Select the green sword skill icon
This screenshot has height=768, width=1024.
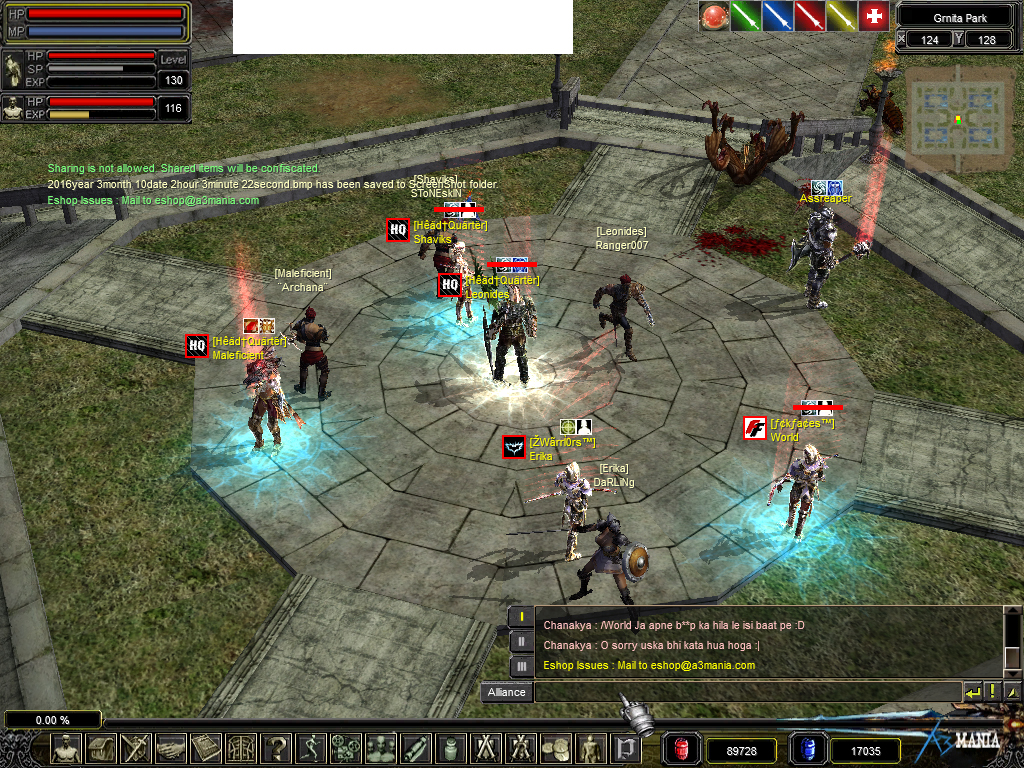click(x=745, y=16)
